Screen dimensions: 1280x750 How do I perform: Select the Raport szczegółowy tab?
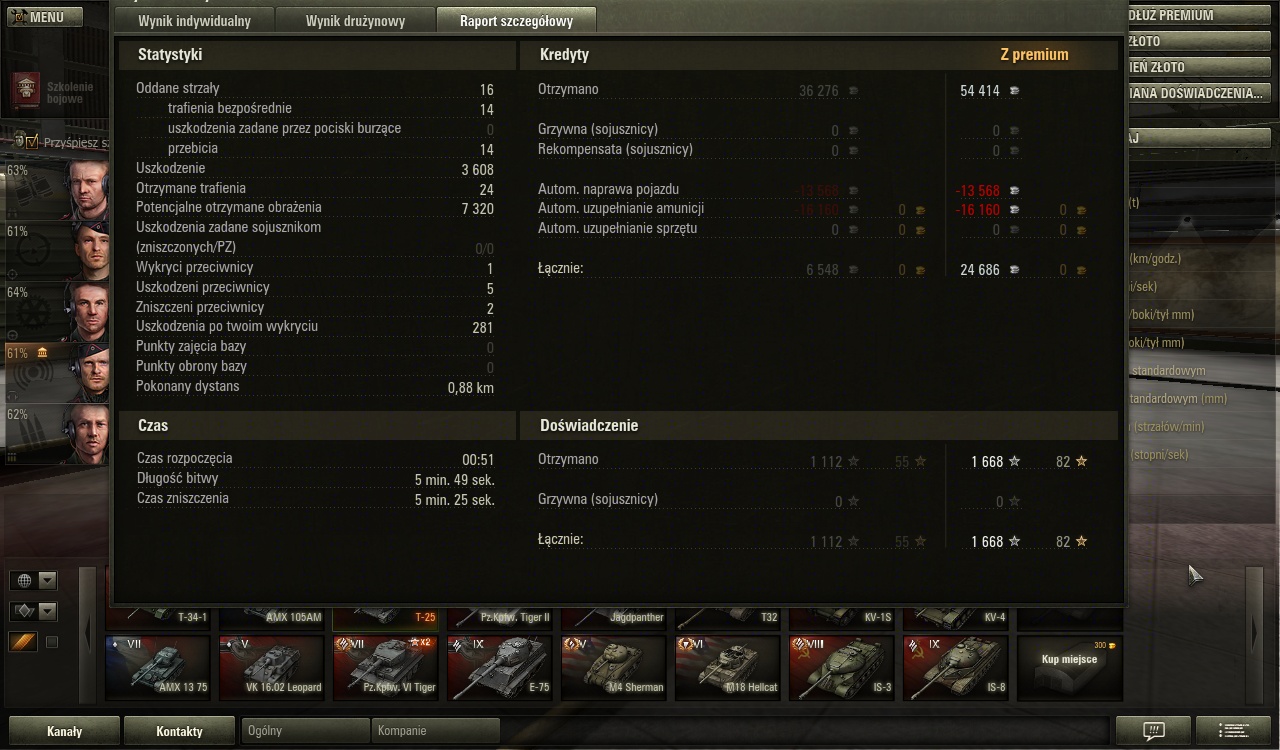tap(515, 21)
